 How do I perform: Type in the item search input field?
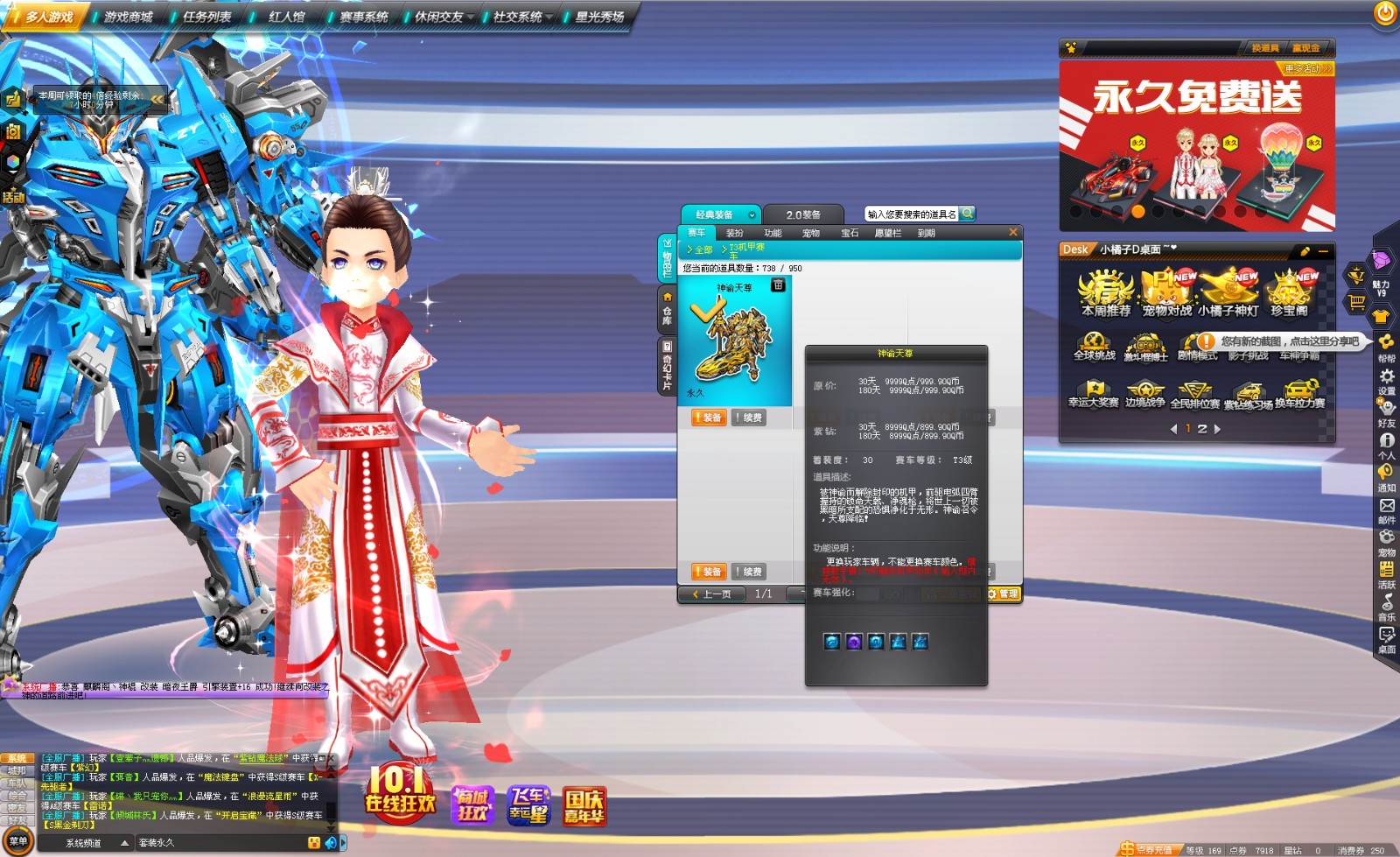(910, 213)
